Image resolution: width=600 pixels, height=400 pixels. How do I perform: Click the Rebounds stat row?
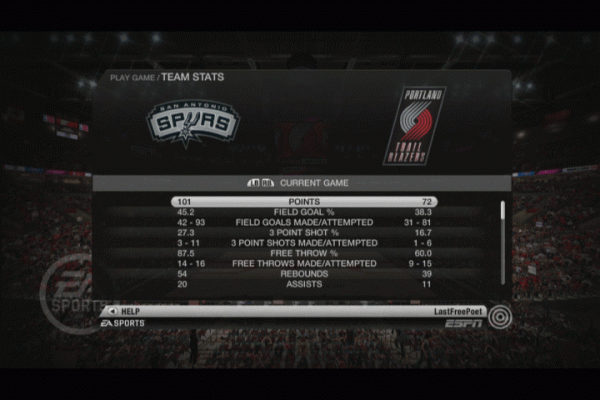[303, 274]
